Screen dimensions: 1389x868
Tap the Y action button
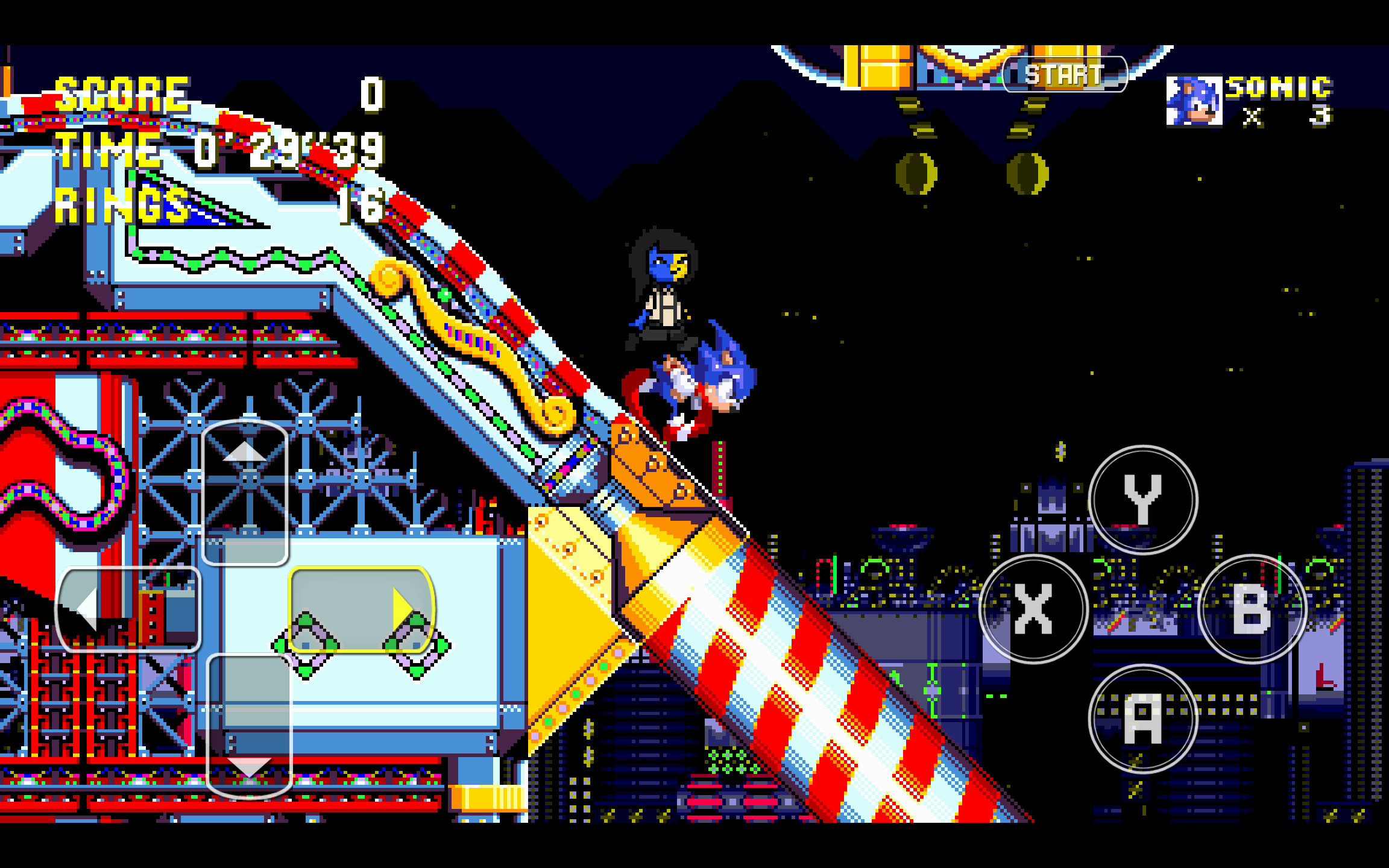[1142, 500]
